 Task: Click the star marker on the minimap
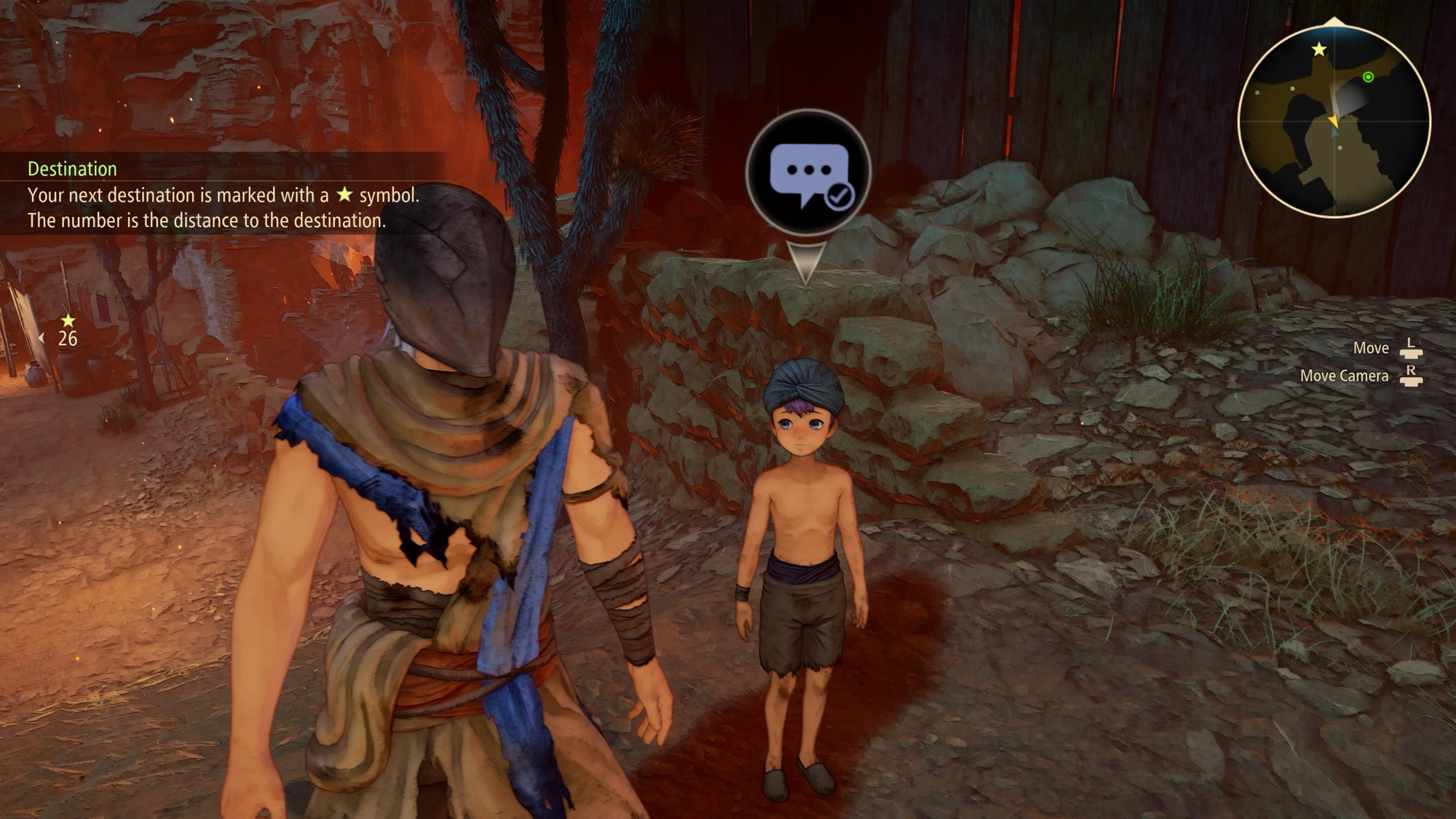[x=1318, y=50]
